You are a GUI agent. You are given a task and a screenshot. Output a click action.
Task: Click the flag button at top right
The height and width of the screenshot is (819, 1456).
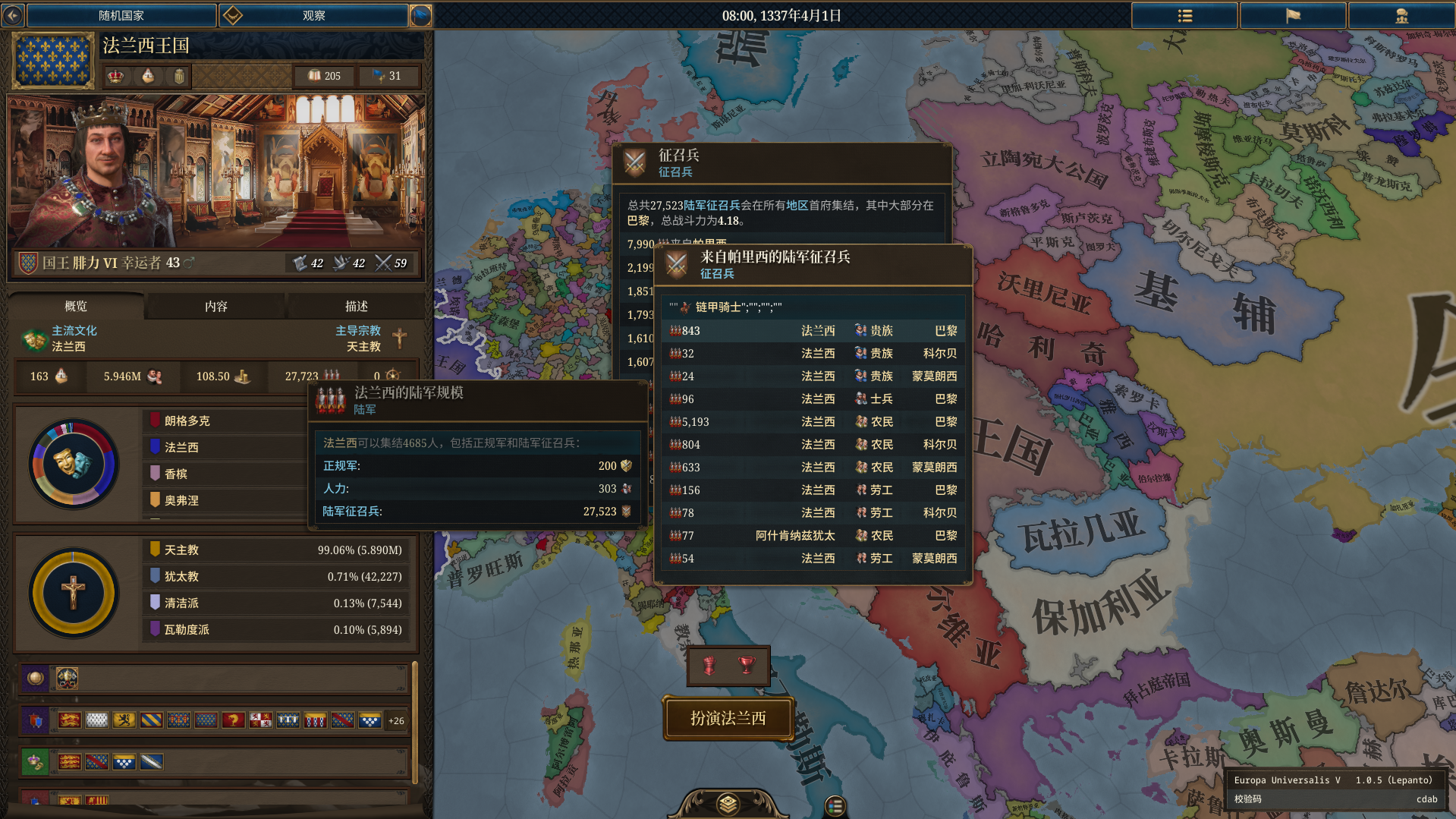[1292, 15]
